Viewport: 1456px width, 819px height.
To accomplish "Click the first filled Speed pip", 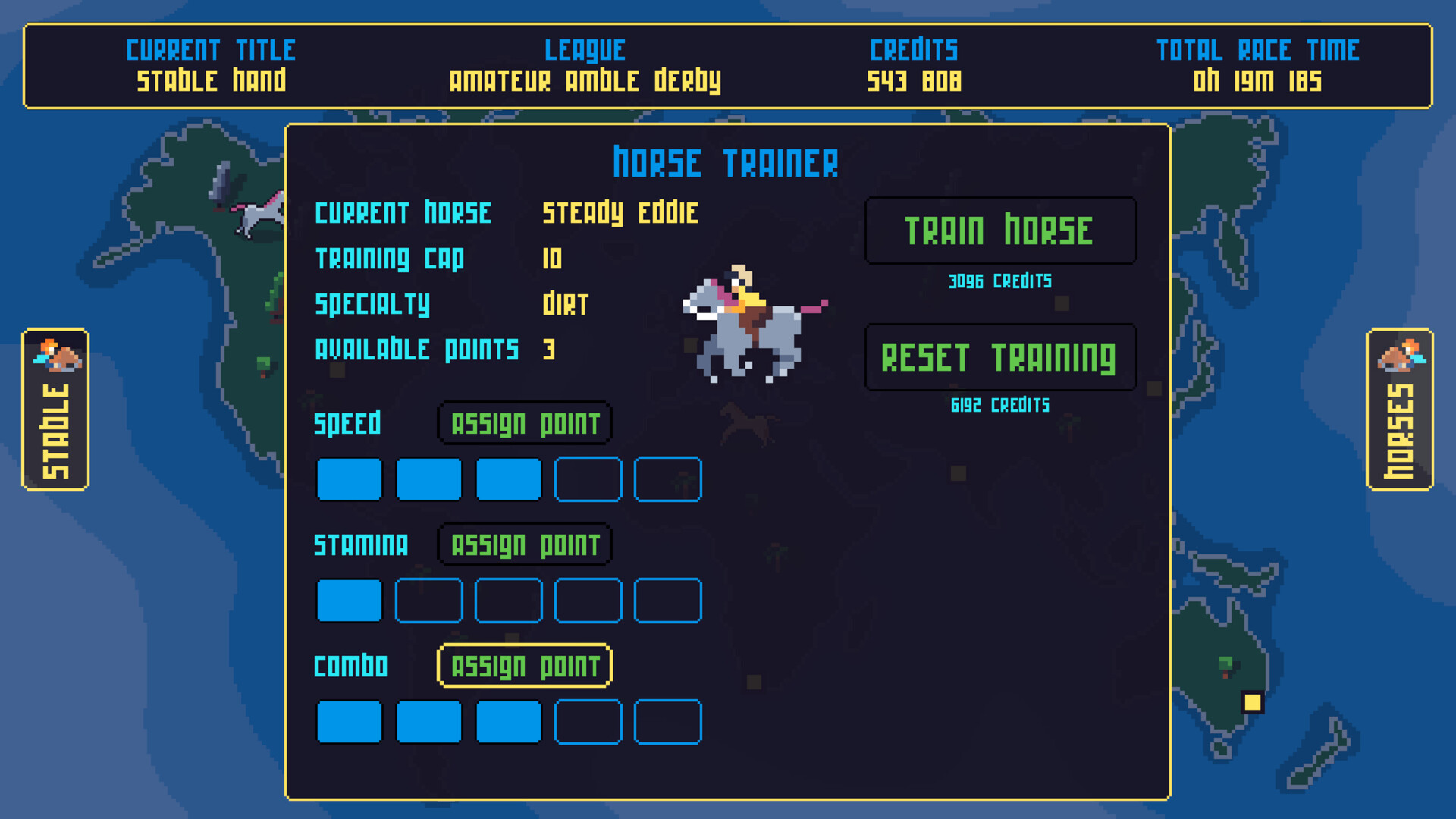I will tap(349, 479).
